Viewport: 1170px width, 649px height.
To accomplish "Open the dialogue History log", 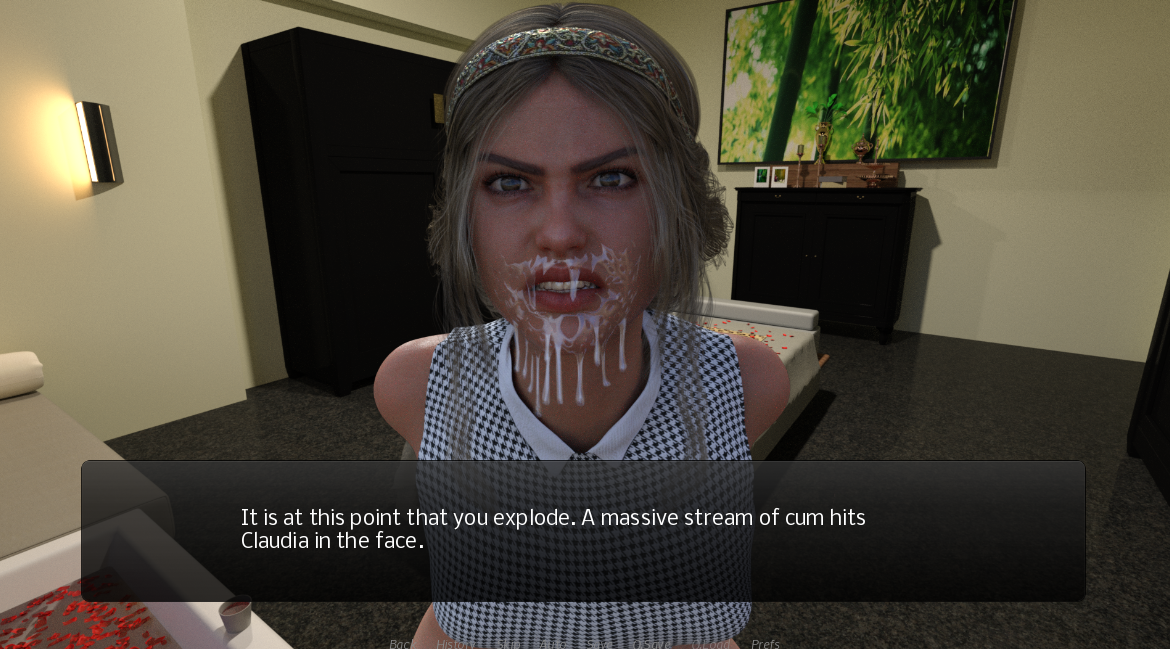I will click(456, 643).
